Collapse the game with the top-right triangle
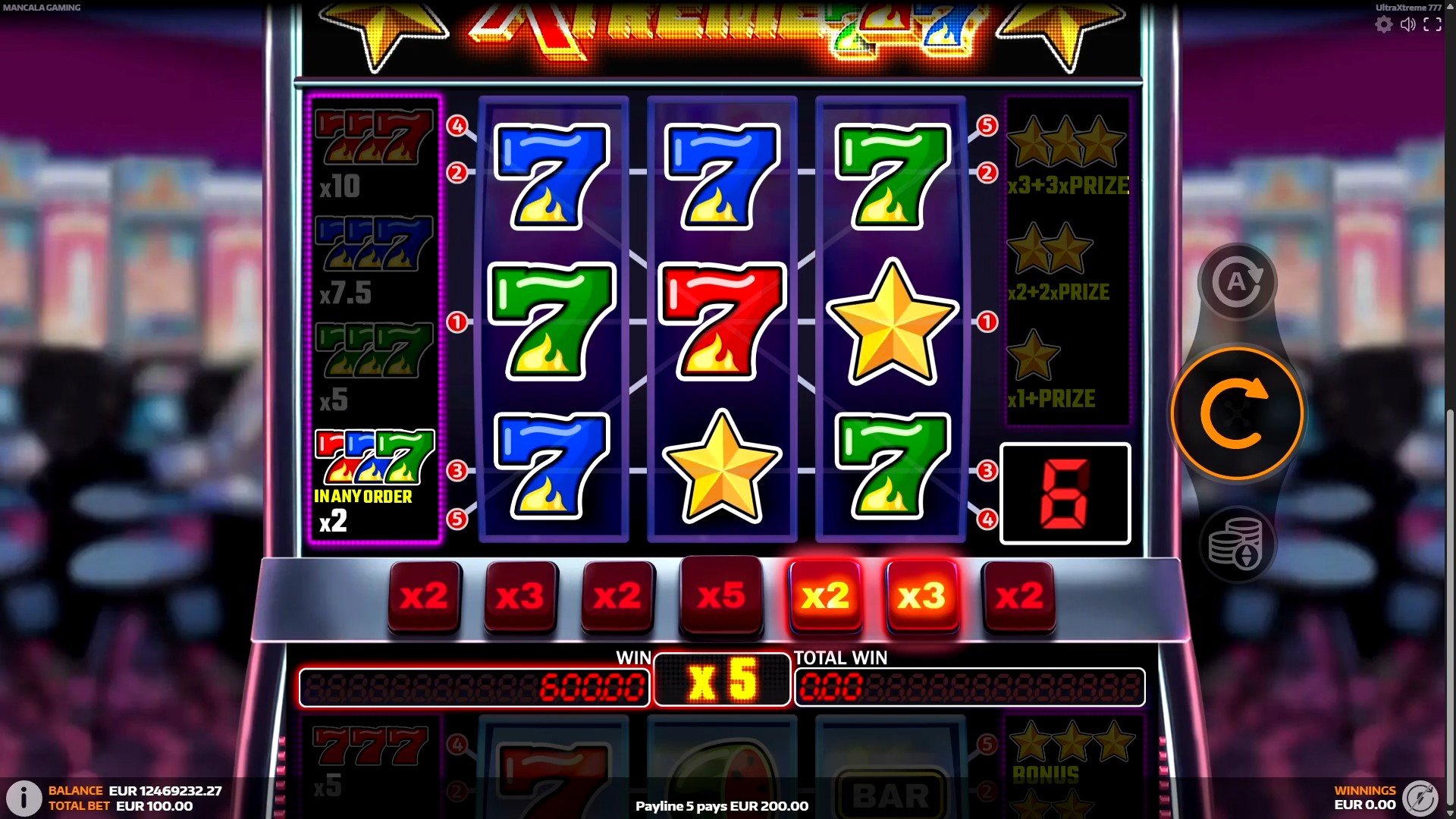Viewport: 1456px width, 819px height. pos(1449,6)
